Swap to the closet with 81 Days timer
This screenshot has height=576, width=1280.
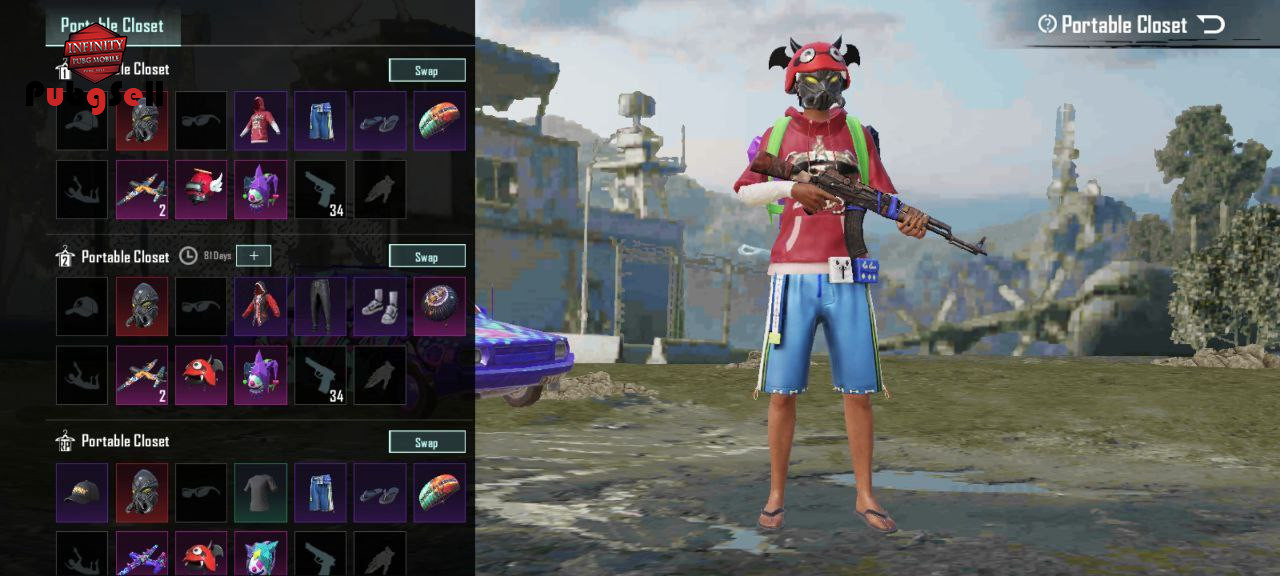(x=427, y=256)
